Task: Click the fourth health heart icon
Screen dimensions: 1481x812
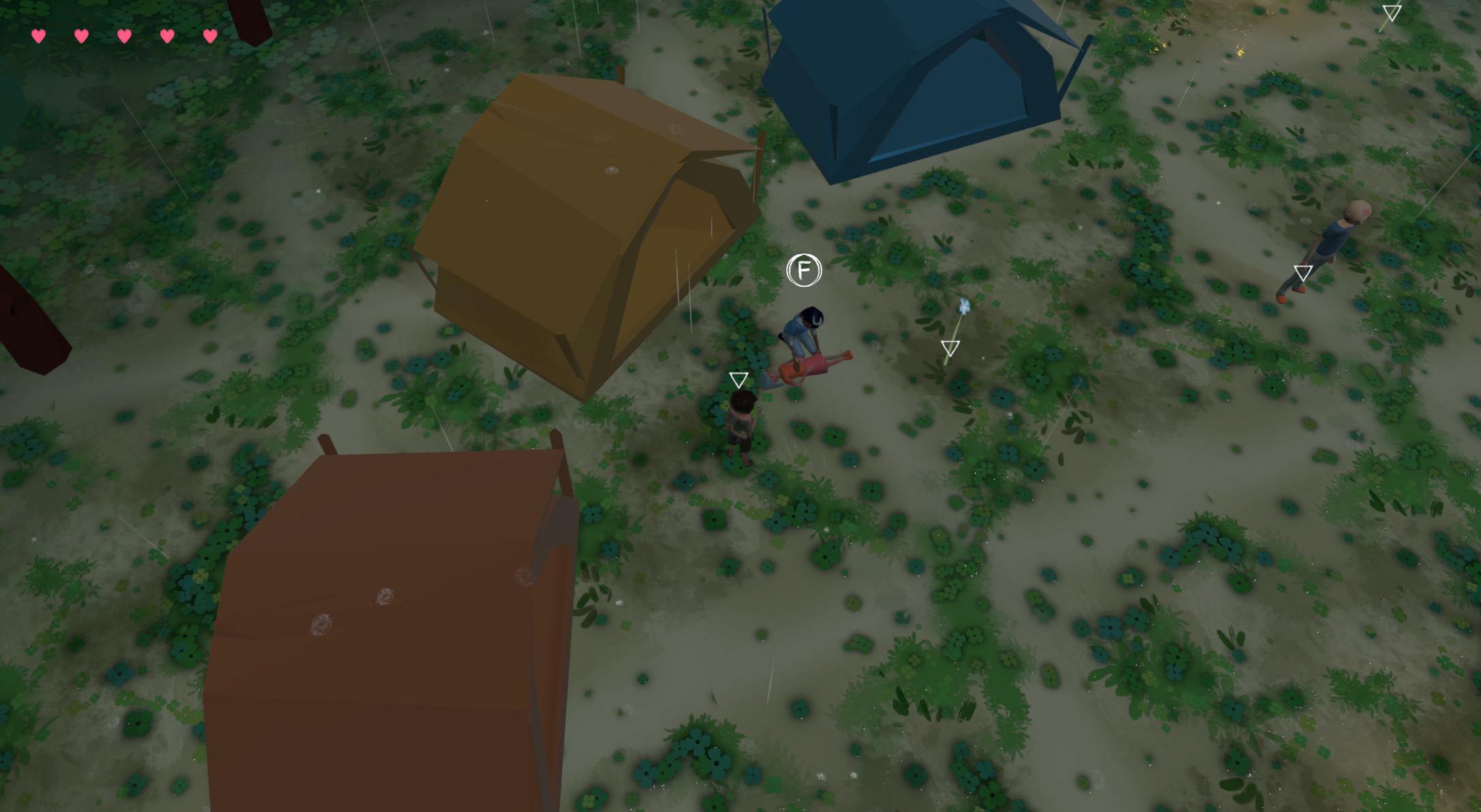Action: click(166, 36)
